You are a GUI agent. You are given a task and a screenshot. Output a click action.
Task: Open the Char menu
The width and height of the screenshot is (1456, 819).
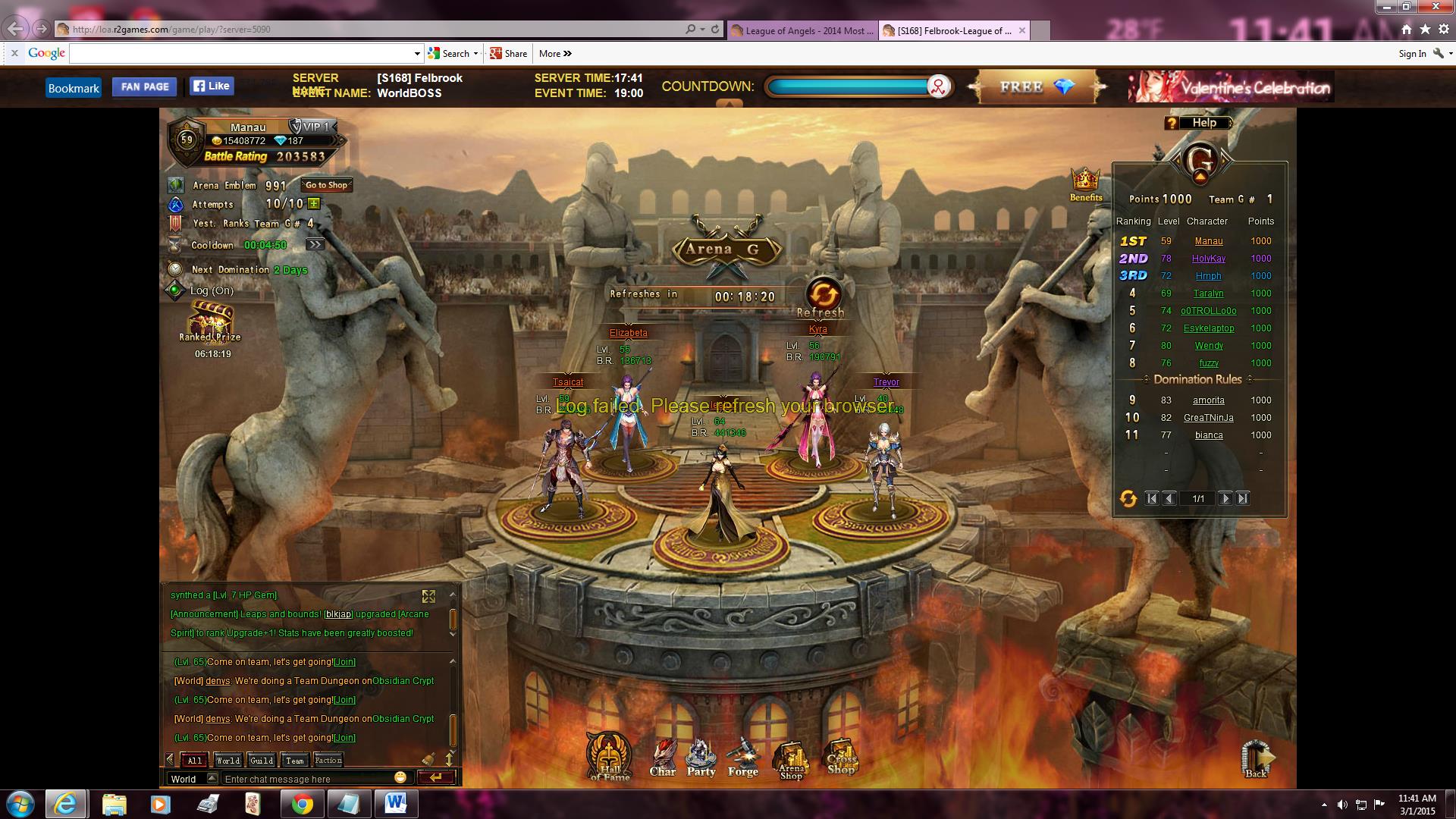663,758
